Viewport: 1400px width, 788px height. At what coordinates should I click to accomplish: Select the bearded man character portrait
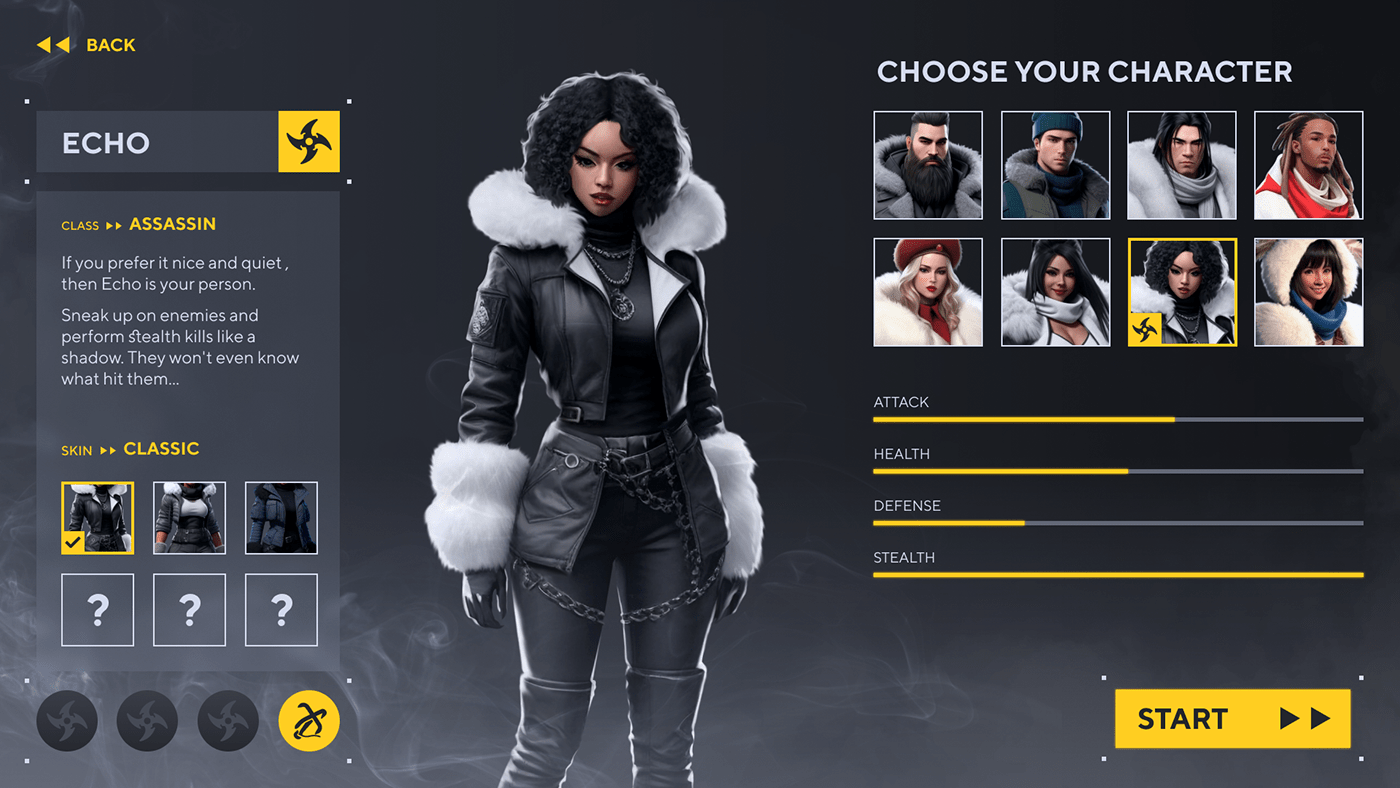(928, 165)
